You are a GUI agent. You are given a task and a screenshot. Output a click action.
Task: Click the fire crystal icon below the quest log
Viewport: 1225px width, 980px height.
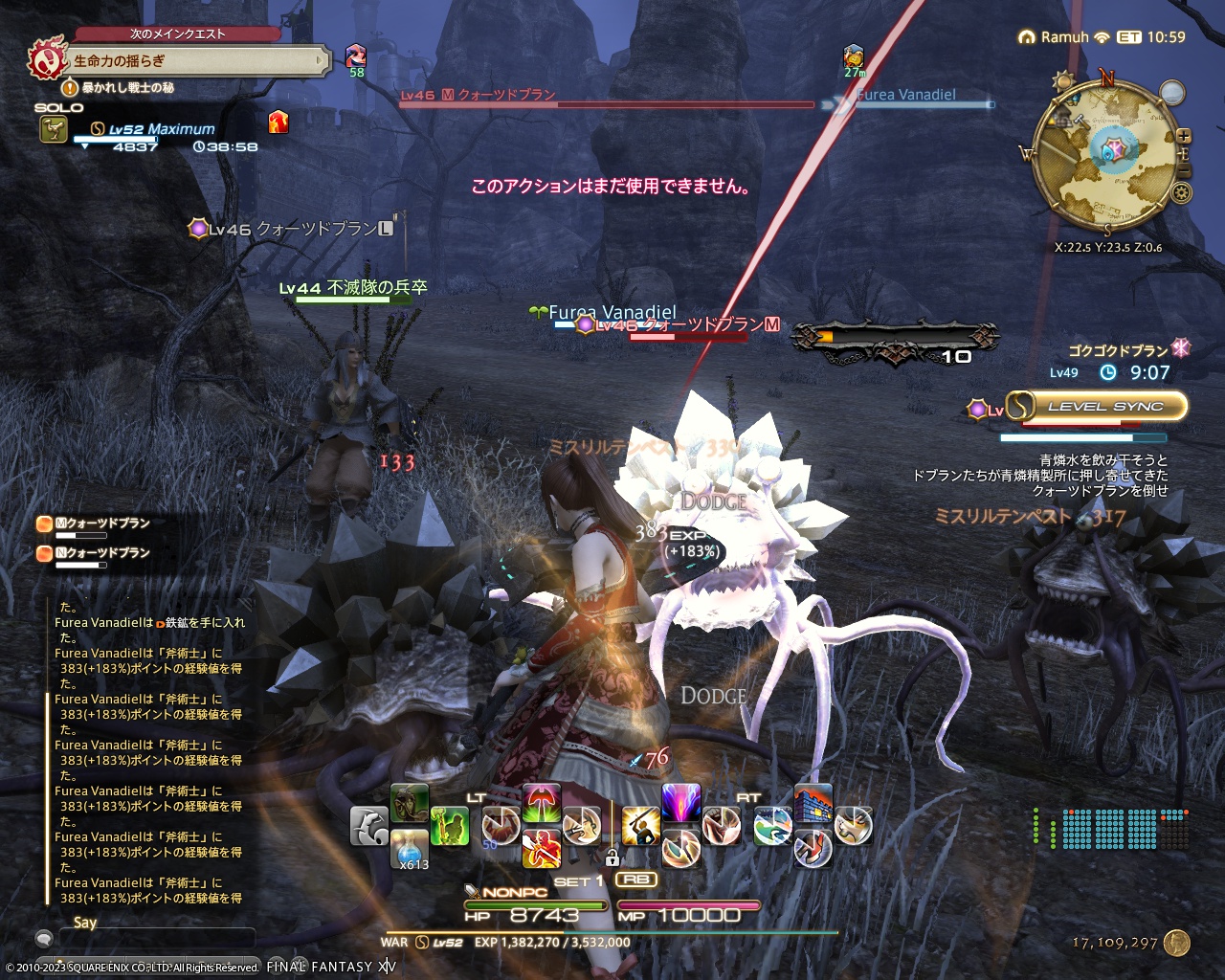click(x=278, y=124)
